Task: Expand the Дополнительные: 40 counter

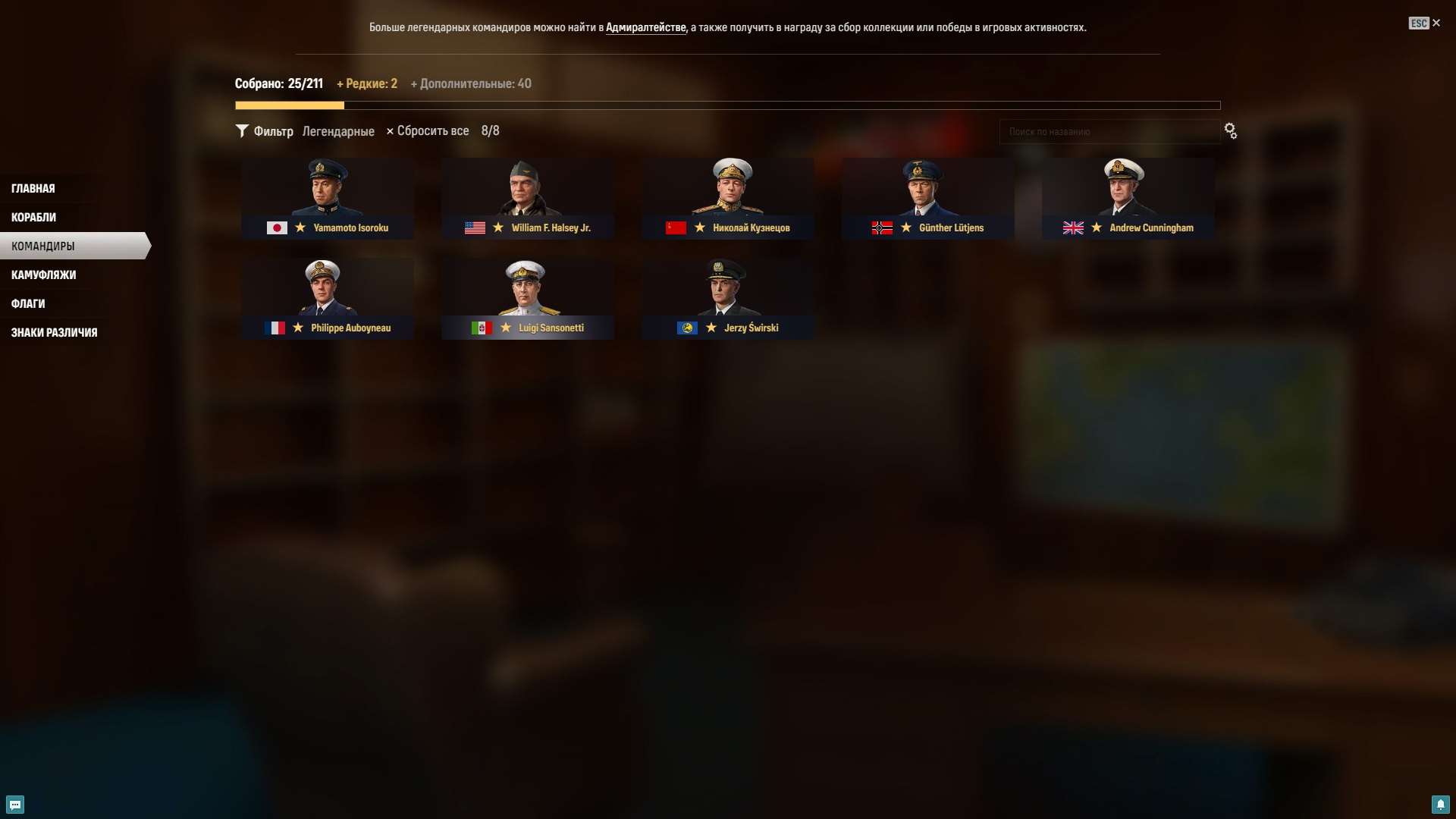Action: (472, 83)
